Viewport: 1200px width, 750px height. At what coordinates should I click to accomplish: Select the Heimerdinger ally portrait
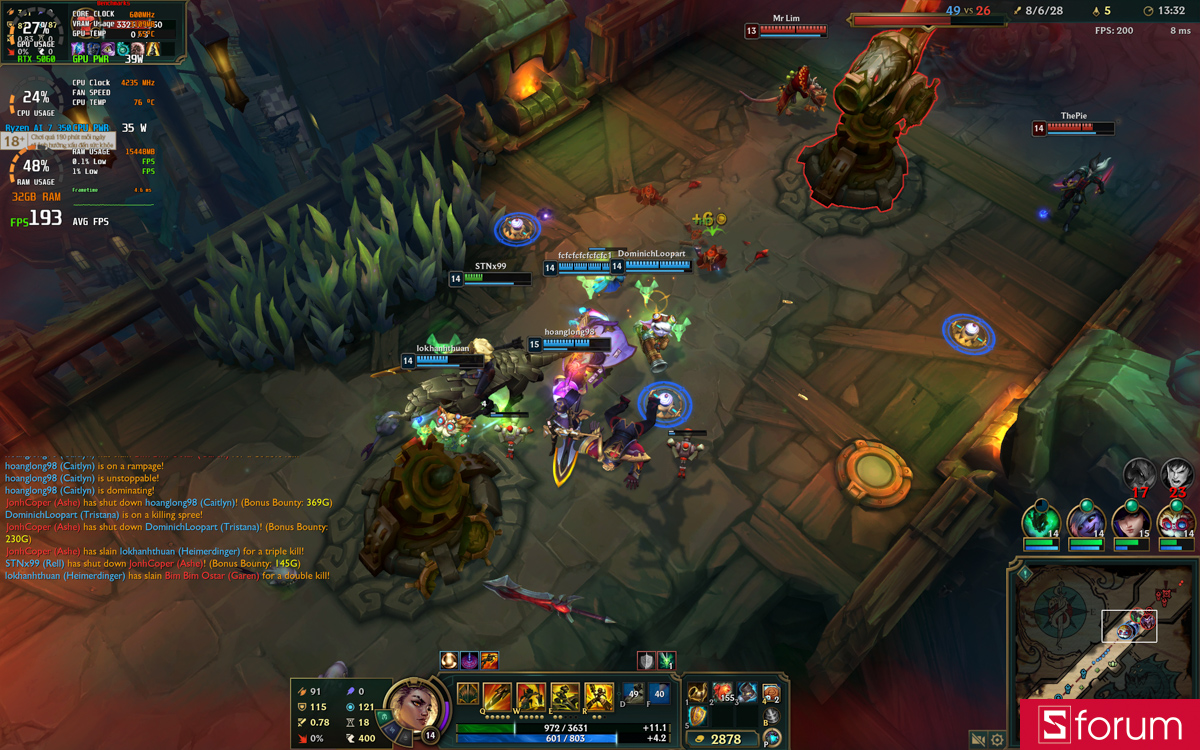(1175, 521)
